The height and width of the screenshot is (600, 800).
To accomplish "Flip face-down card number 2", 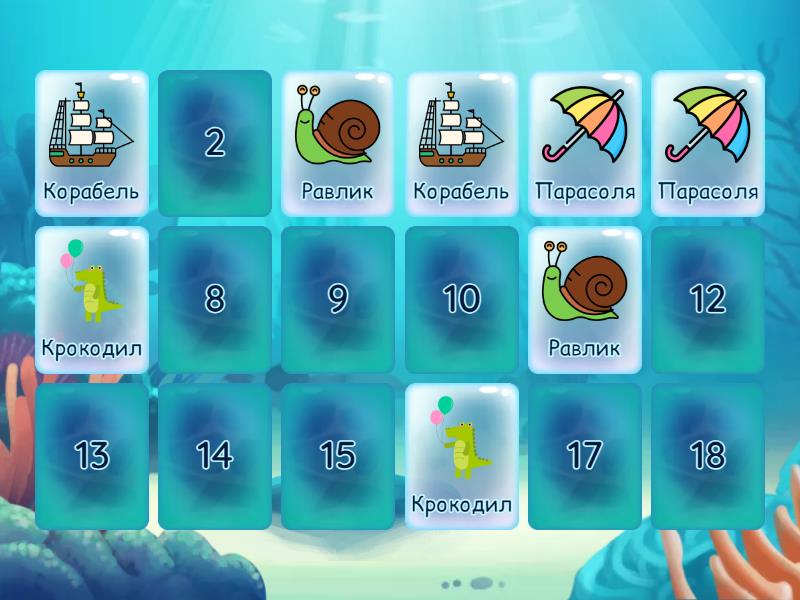I will tap(215, 143).
